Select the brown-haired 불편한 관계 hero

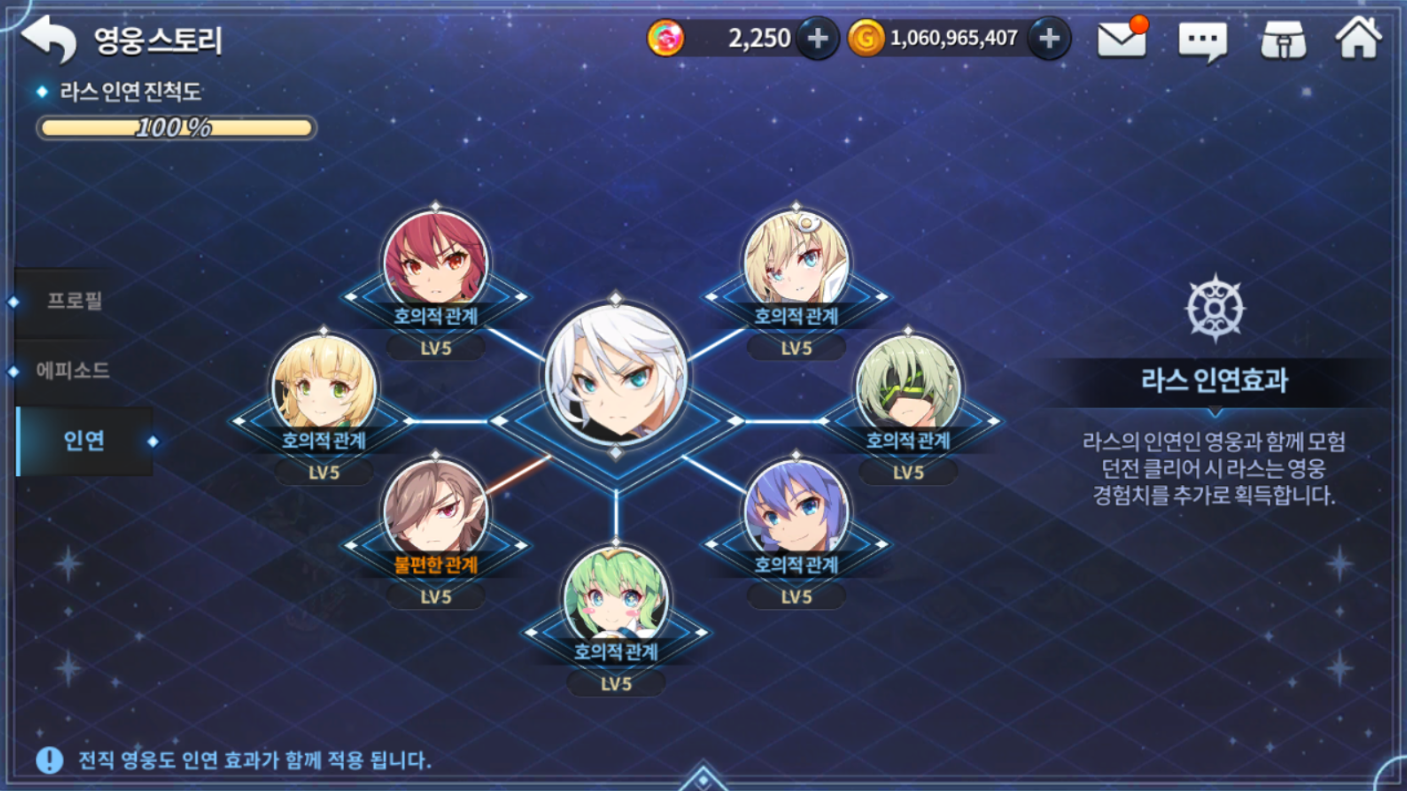(x=436, y=508)
